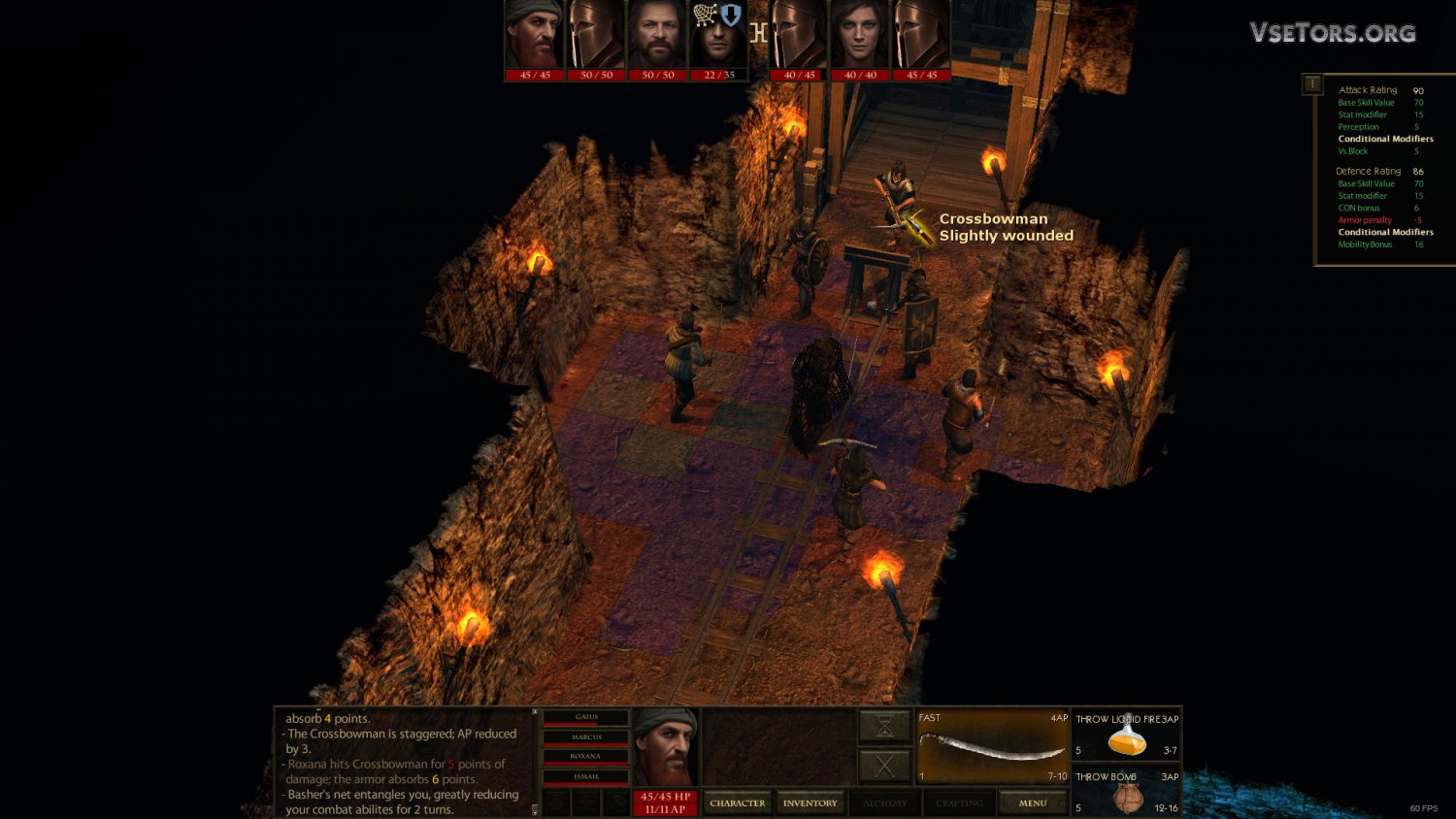Select party member Roxana

point(586,757)
